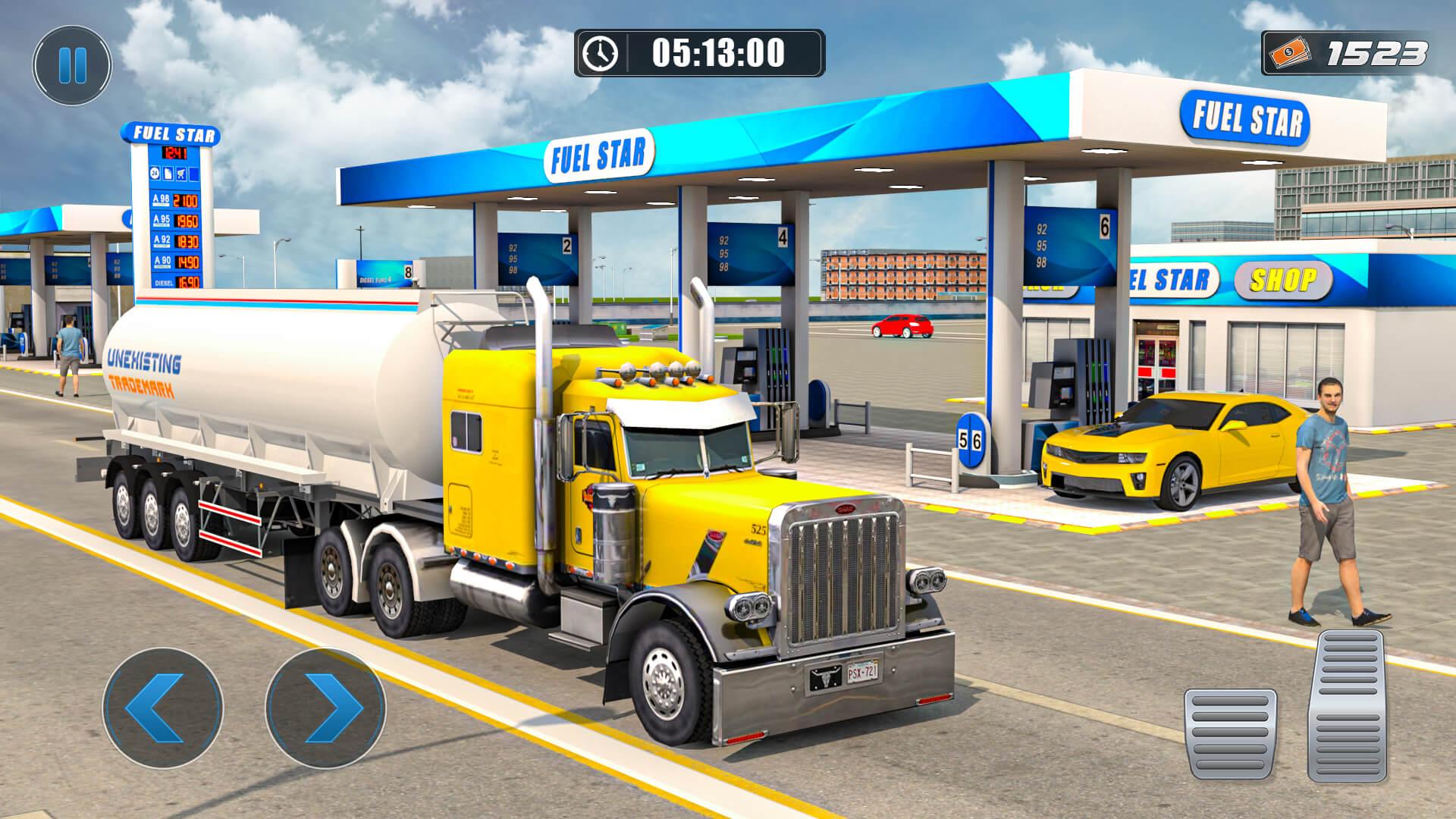Steer left with the left arrow button

(x=163, y=707)
